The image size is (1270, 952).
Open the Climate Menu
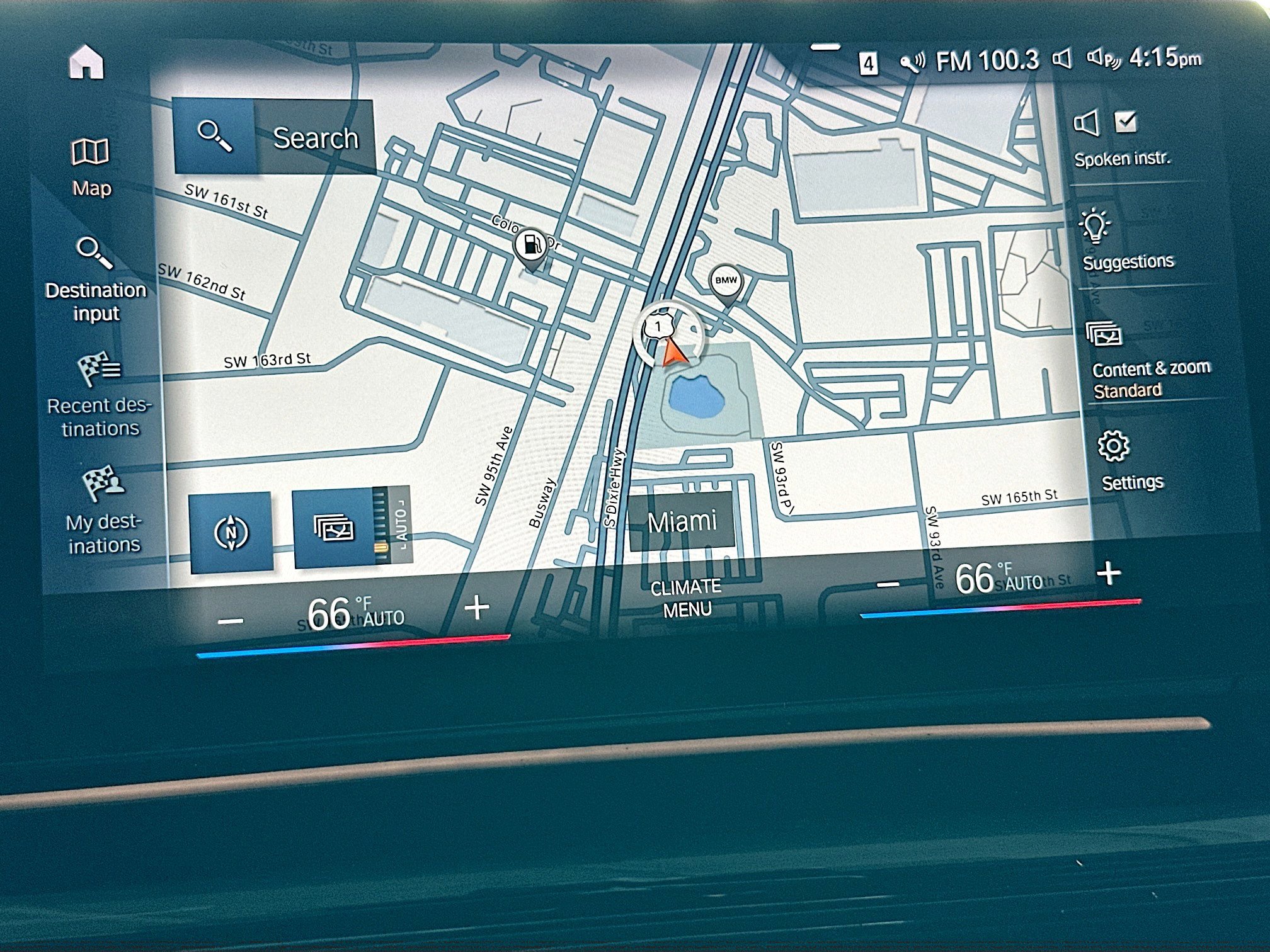(x=687, y=598)
